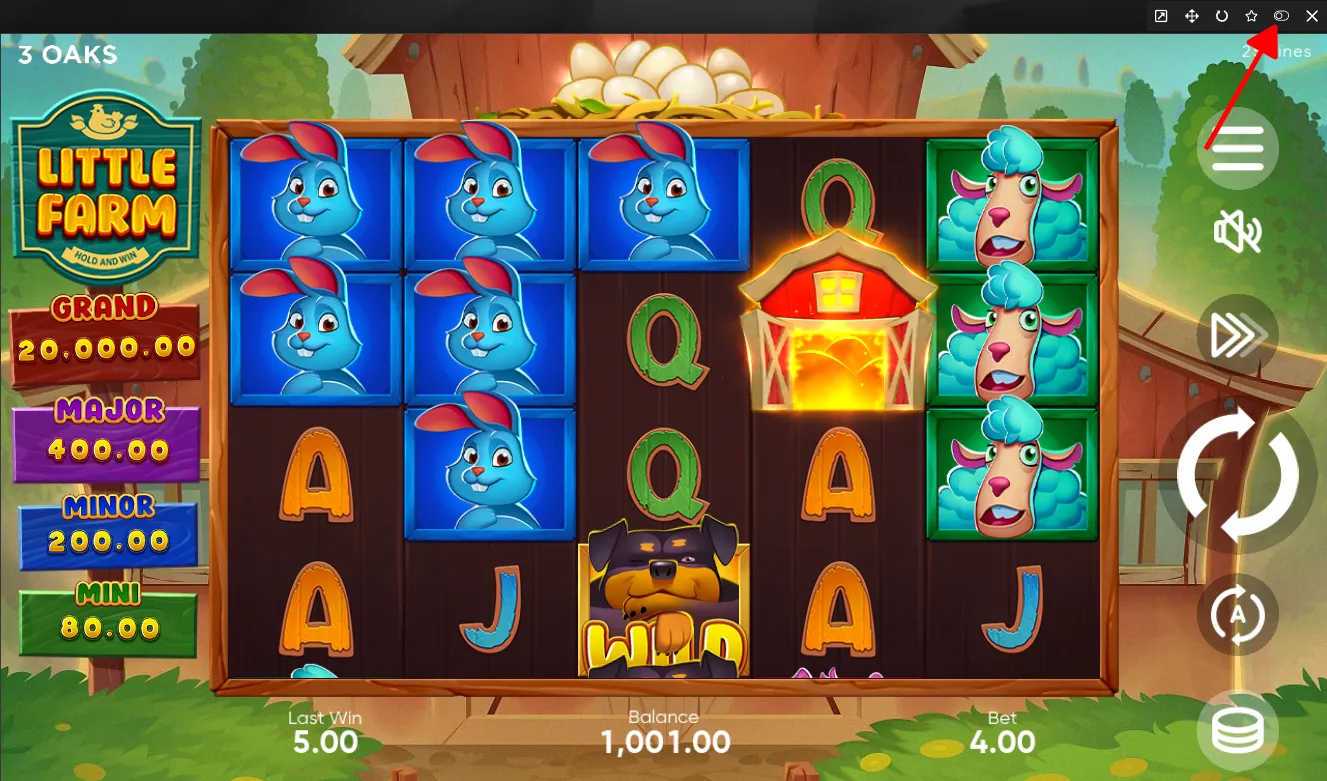1327x781 pixels.
Task: Reload the game with the refresh icon
Action: click(1221, 16)
